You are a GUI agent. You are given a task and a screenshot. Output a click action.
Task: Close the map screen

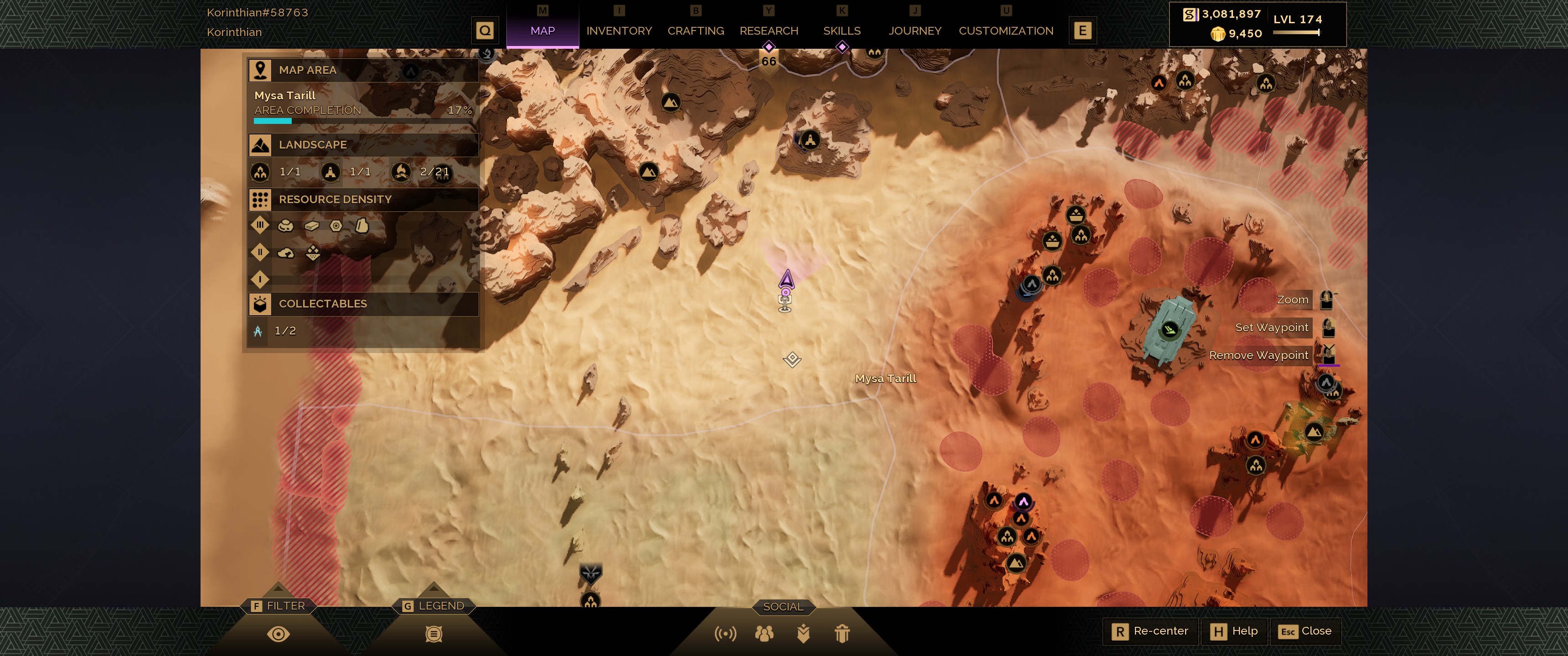tap(1305, 631)
